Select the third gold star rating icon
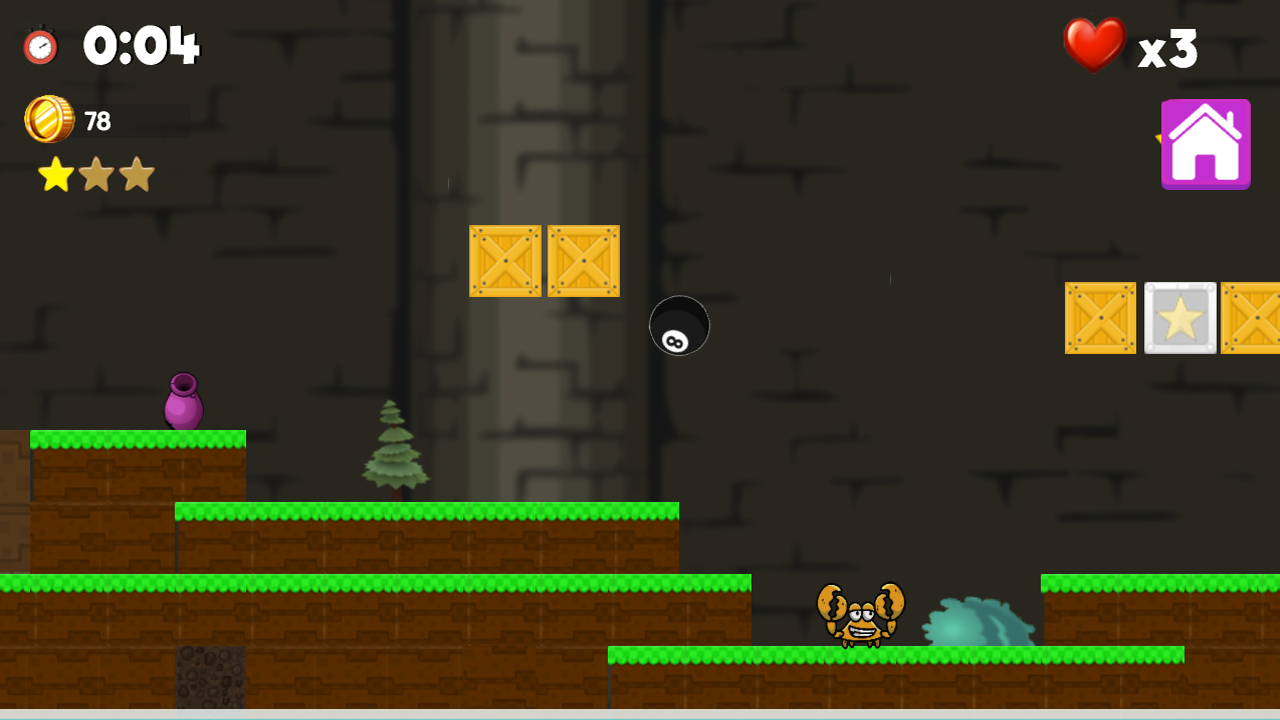The image size is (1280, 720). (137, 174)
